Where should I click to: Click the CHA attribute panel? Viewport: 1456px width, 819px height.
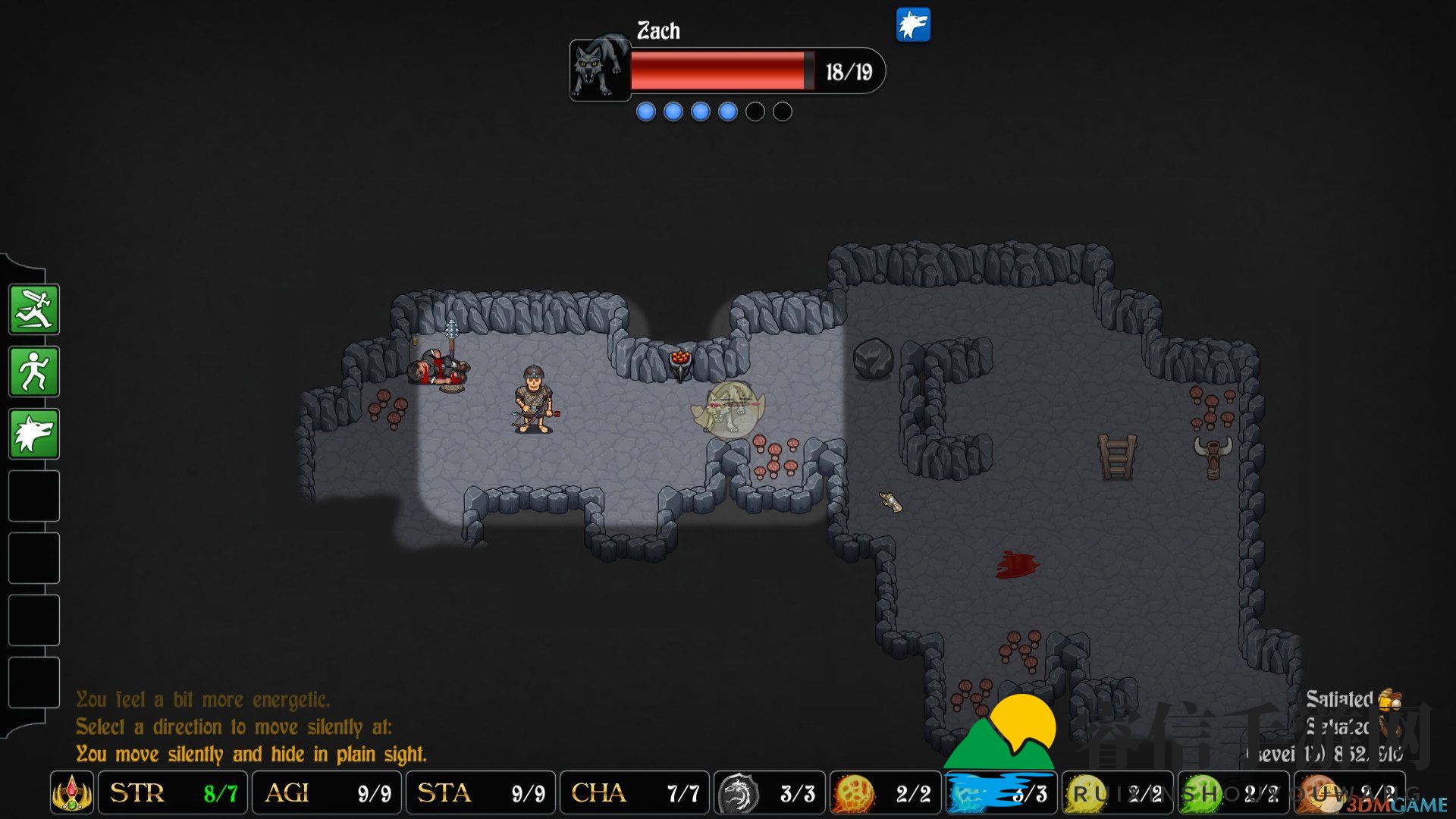pyautogui.click(x=635, y=793)
